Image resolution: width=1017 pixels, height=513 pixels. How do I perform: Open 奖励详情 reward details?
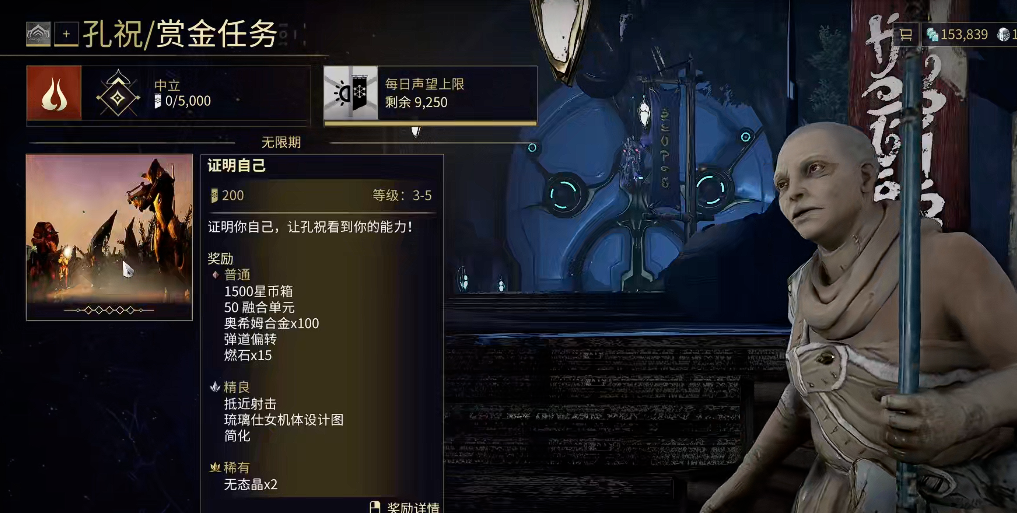coord(405,507)
